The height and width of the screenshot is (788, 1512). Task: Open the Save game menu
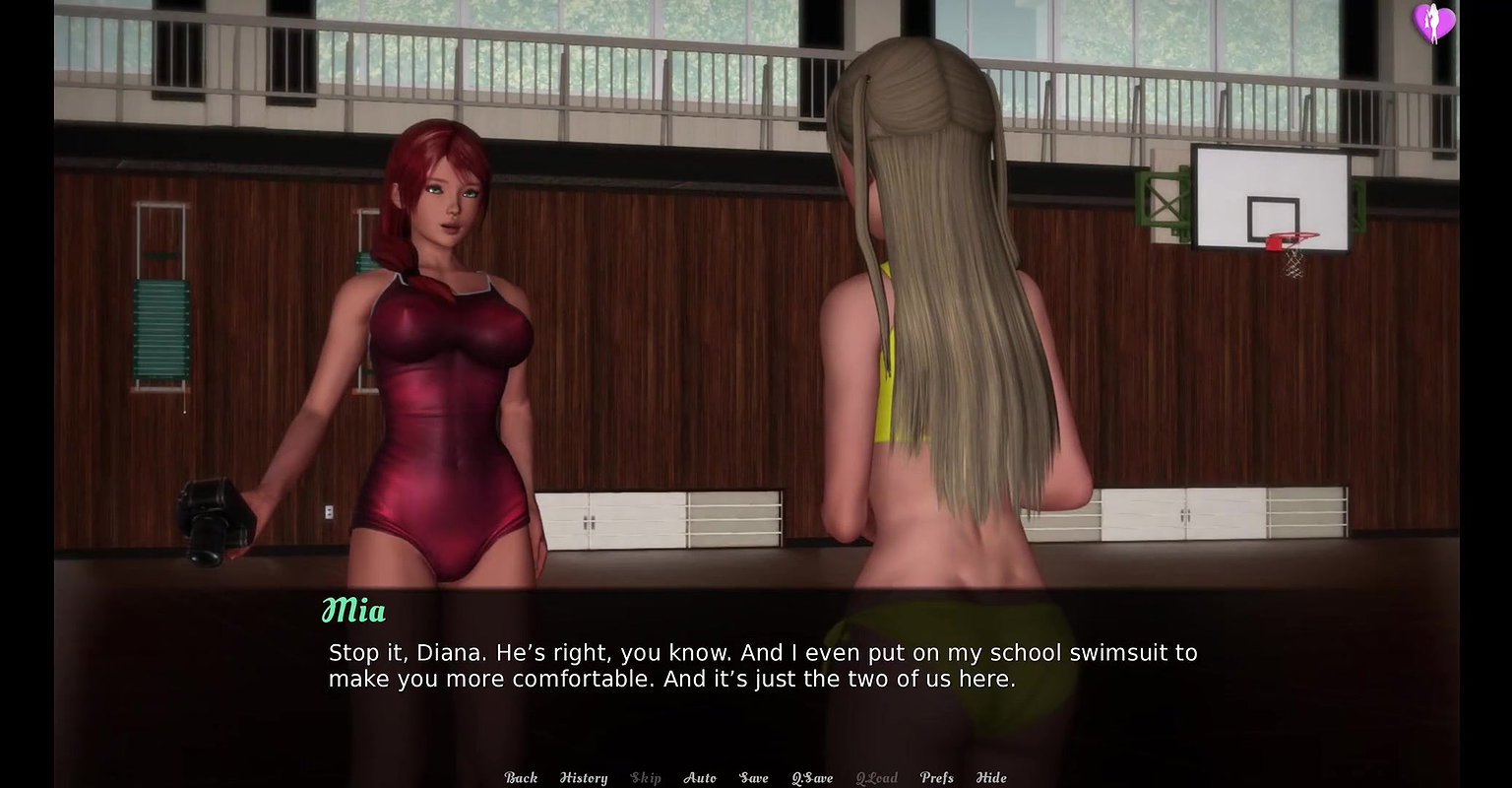[x=754, y=777]
